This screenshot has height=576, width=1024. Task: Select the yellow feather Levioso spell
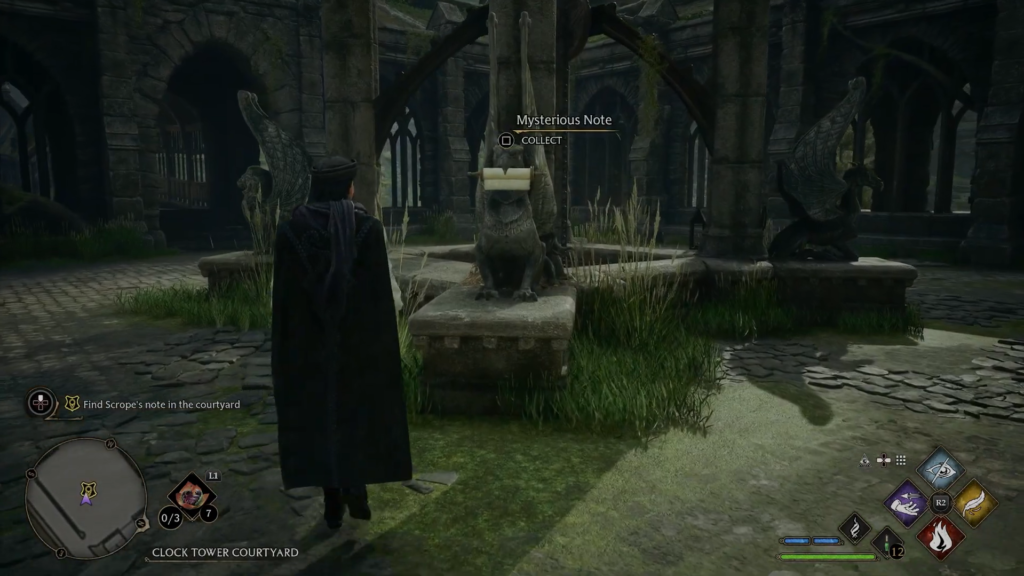(974, 502)
